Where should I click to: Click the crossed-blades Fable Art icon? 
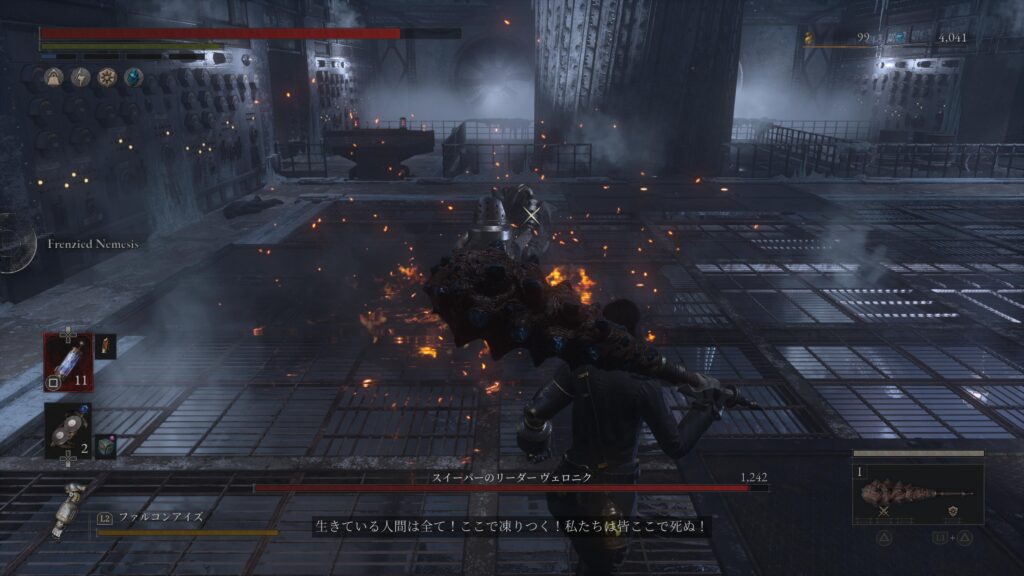coord(884,512)
